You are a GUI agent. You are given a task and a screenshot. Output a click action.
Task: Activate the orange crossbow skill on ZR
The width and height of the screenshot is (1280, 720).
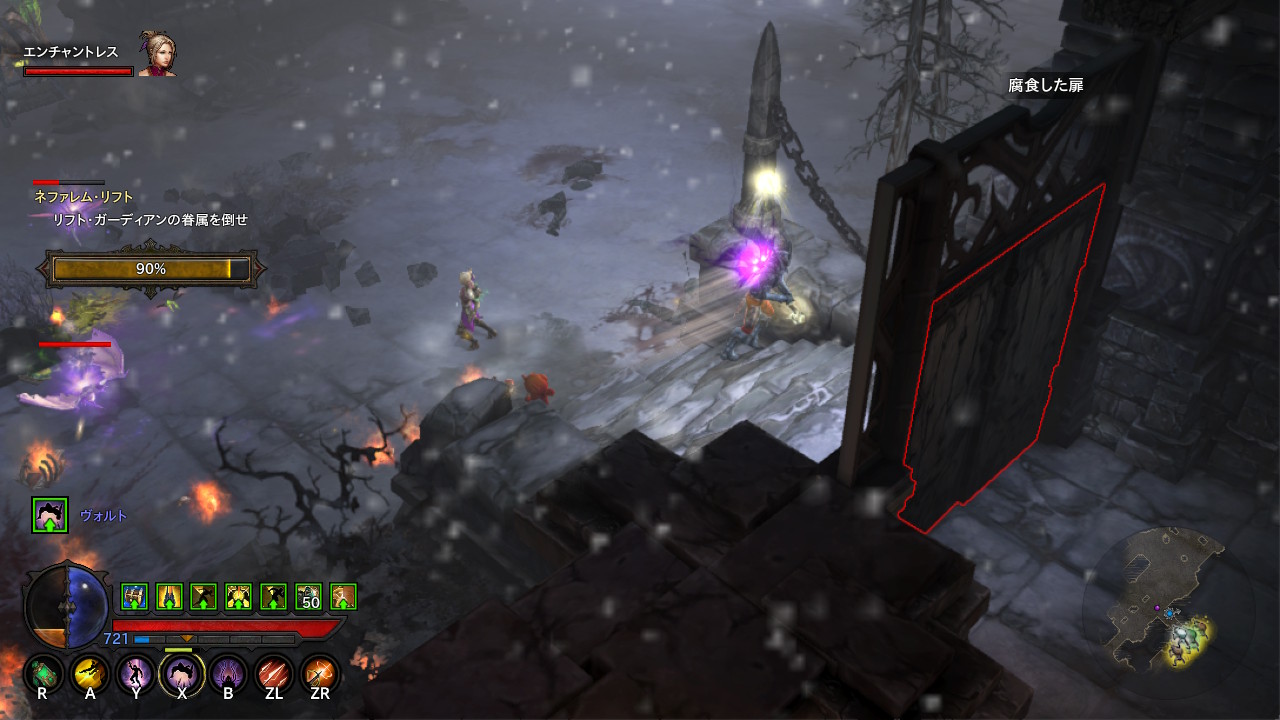[320, 673]
